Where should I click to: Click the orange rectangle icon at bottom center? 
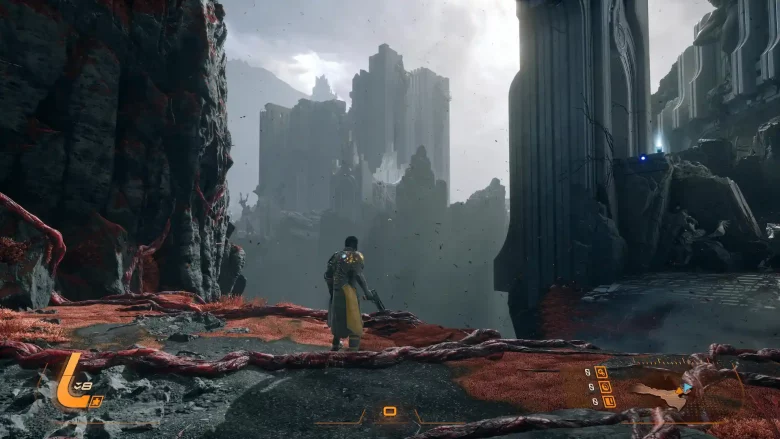click(x=390, y=411)
